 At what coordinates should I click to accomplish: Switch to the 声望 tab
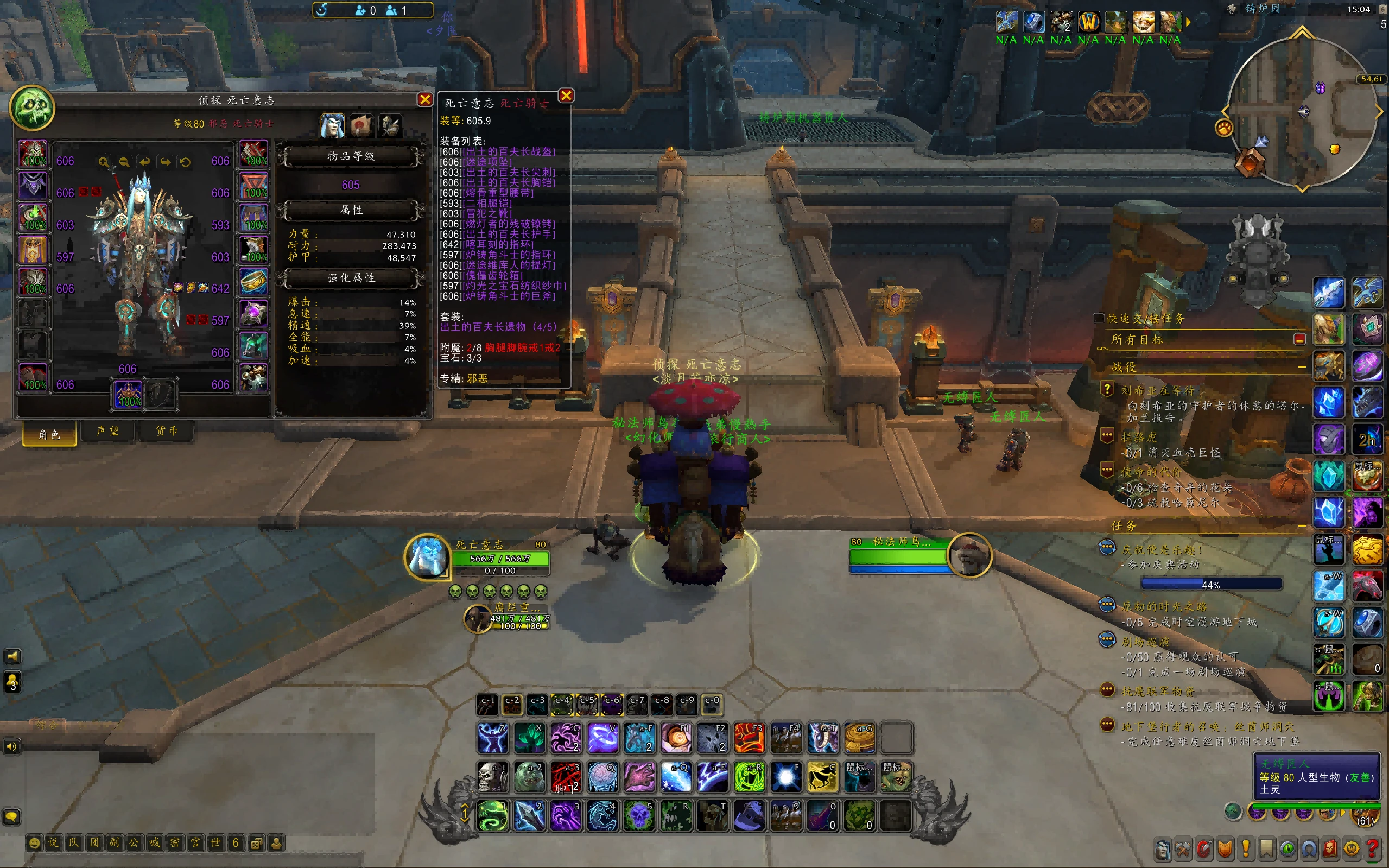pos(108,431)
